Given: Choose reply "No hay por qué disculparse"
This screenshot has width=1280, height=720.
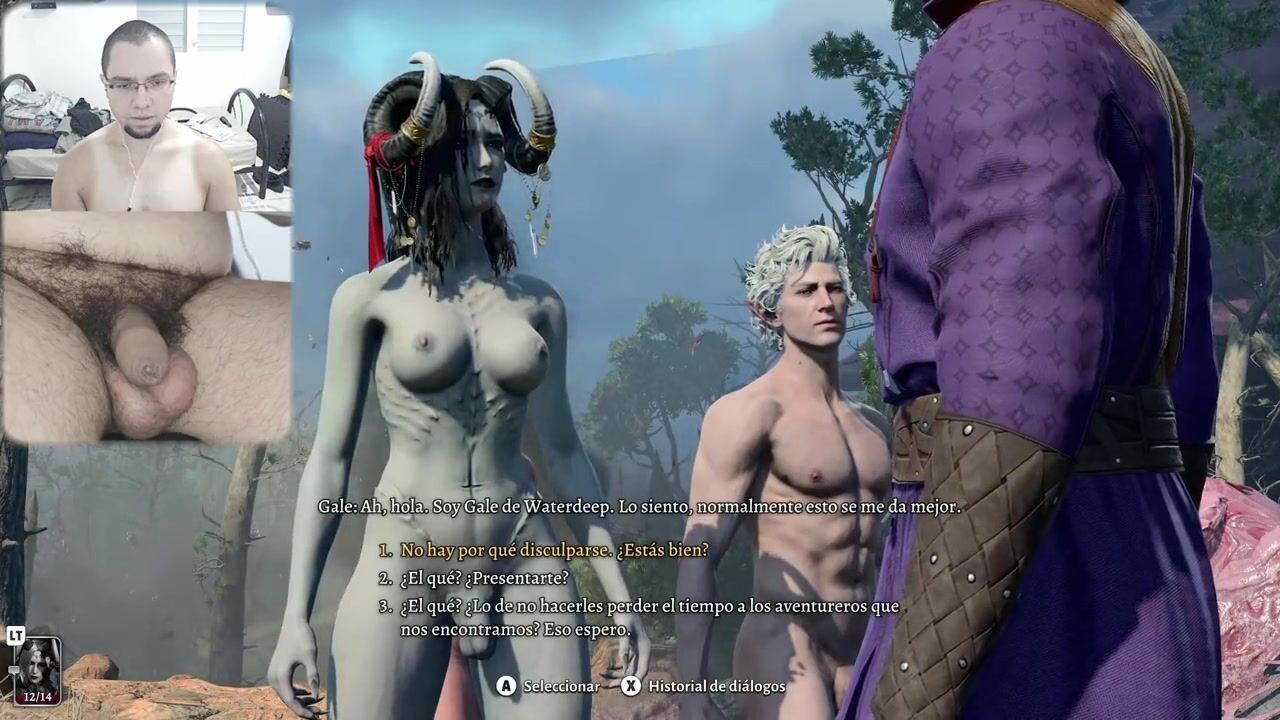Looking at the screenshot, I should click(554, 550).
